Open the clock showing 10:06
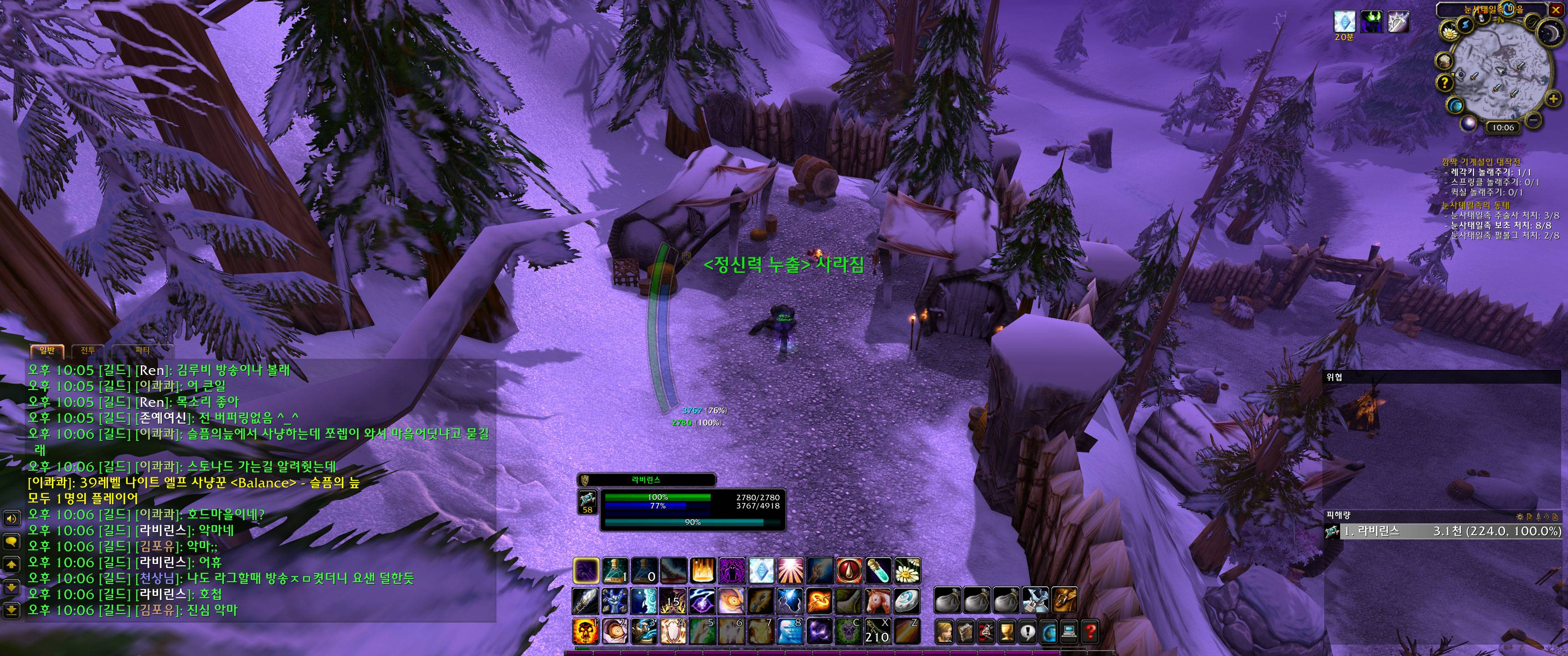 click(x=1502, y=127)
